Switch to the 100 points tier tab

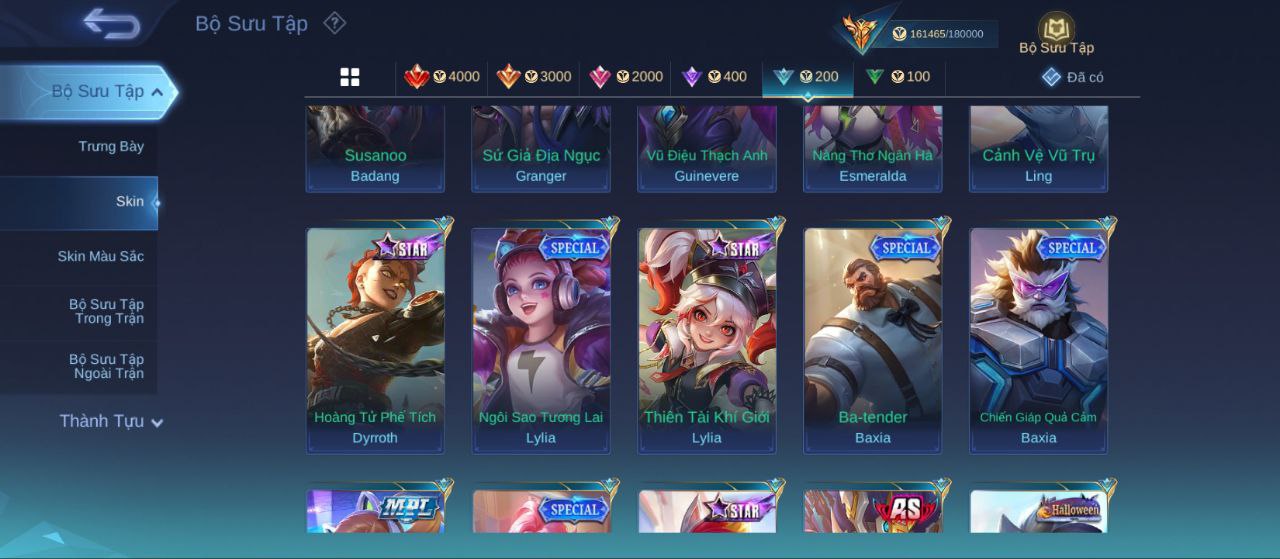pos(898,77)
